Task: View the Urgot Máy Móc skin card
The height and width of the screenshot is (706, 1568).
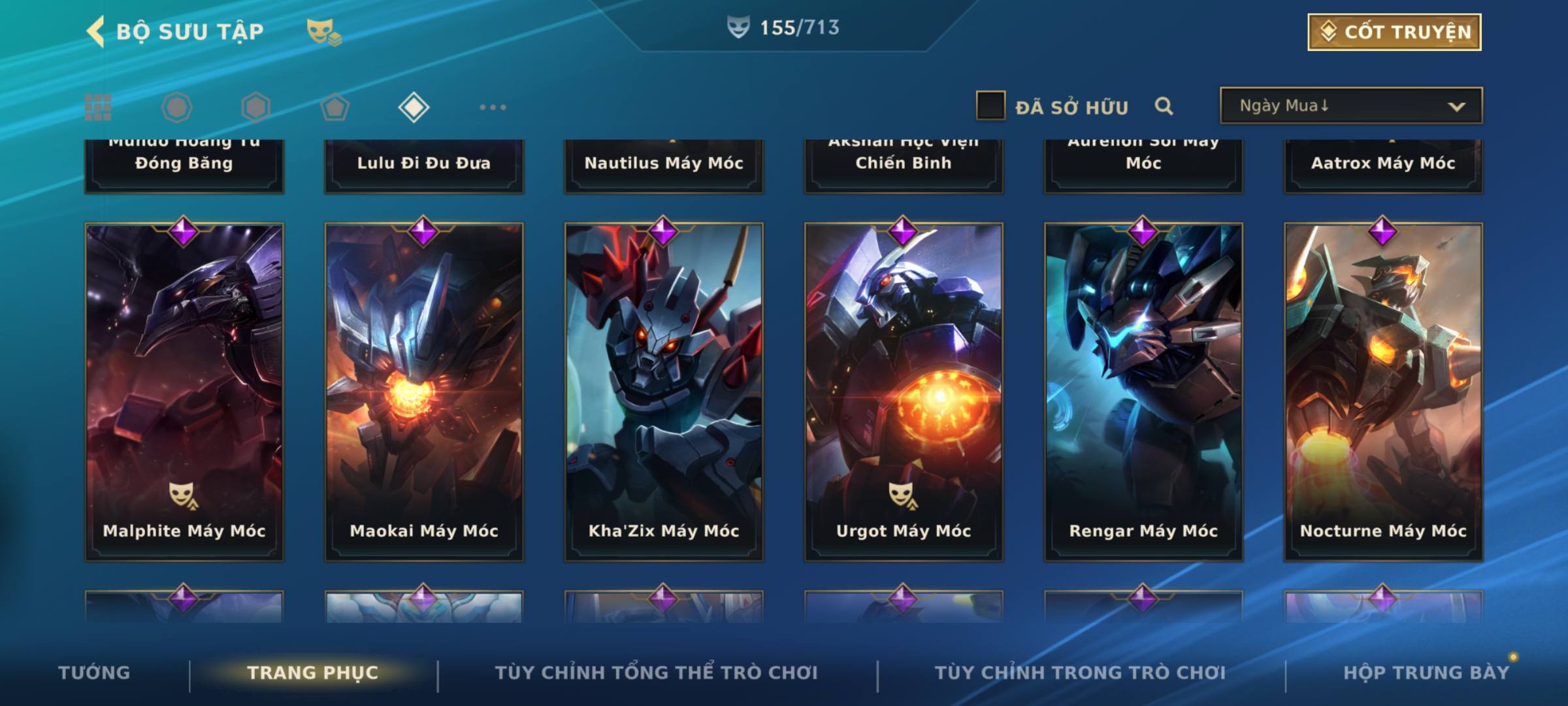Action: point(904,392)
